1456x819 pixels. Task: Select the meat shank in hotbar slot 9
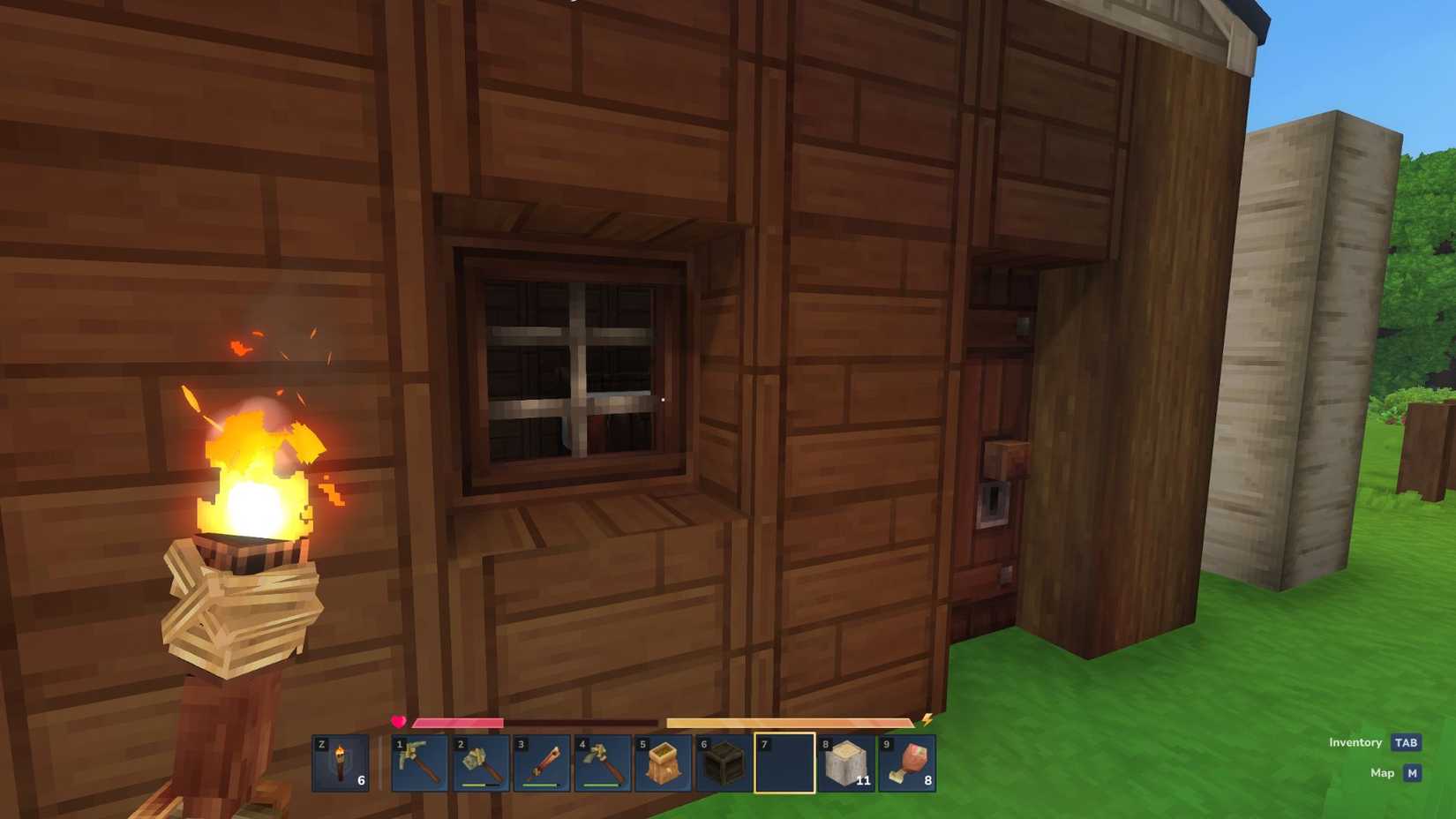[x=907, y=763]
